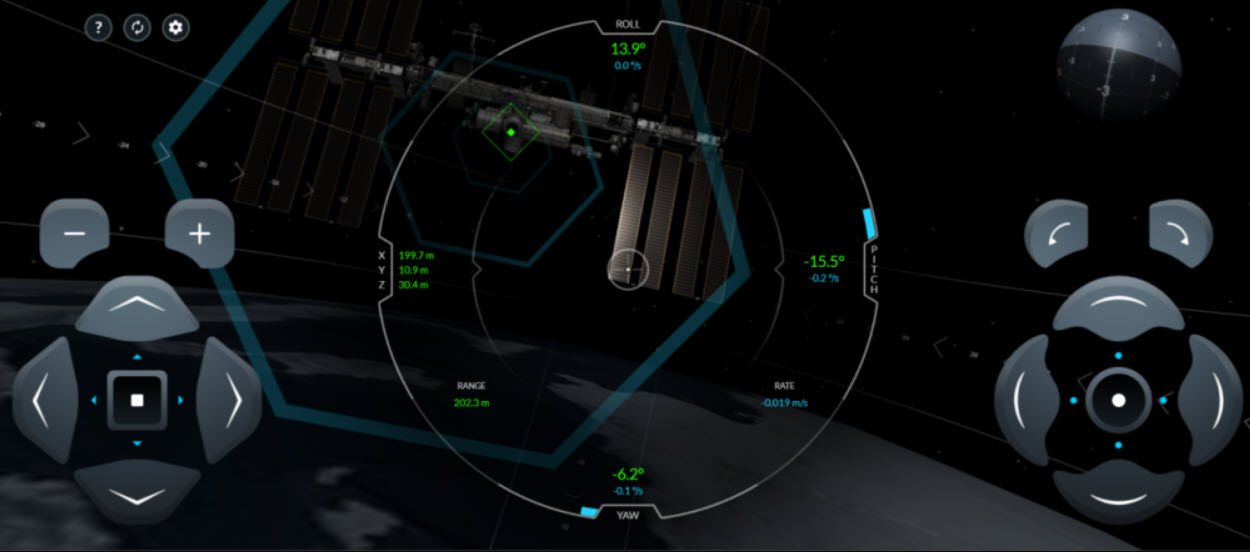Image resolution: width=1250 pixels, height=552 pixels.
Task: Translate right with the right-pointing arrow button
Action: (x=231, y=401)
